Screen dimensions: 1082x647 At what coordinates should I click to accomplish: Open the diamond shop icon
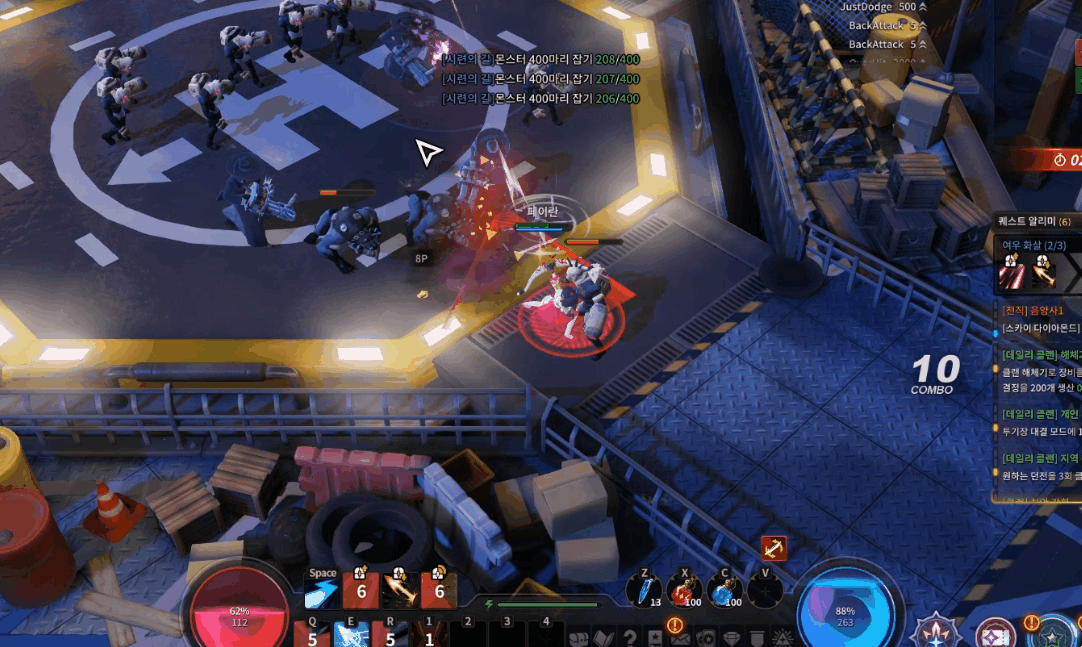click(731, 638)
